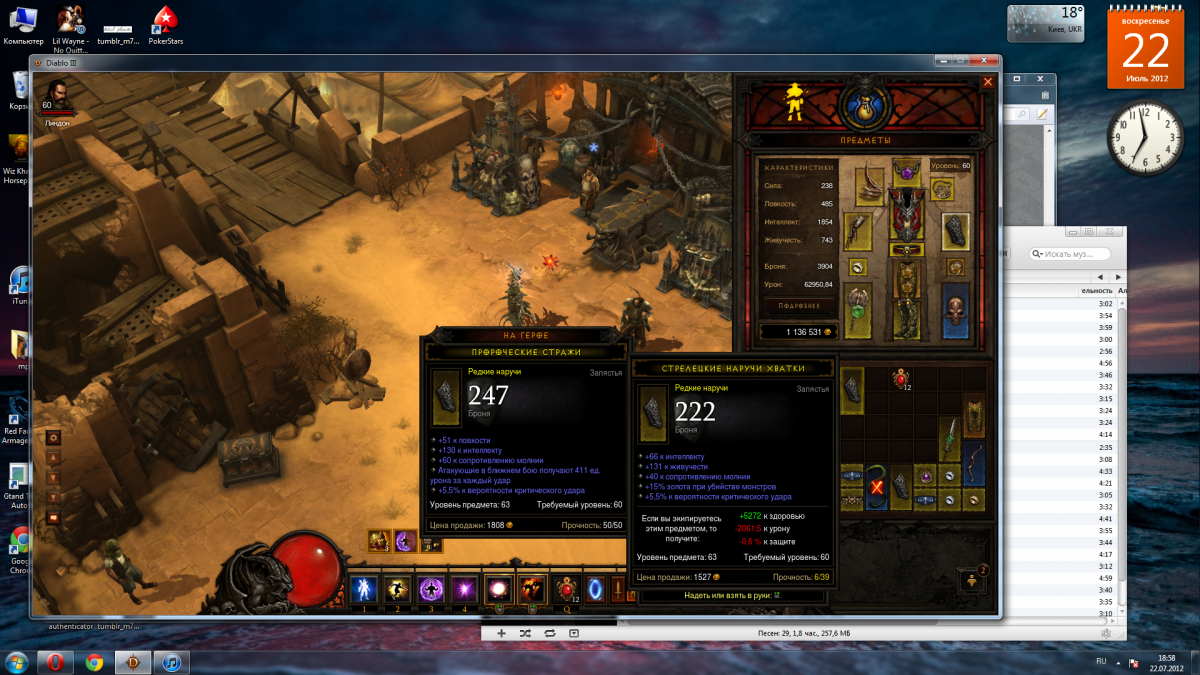Select the equipped purple gem amulet

point(907,172)
